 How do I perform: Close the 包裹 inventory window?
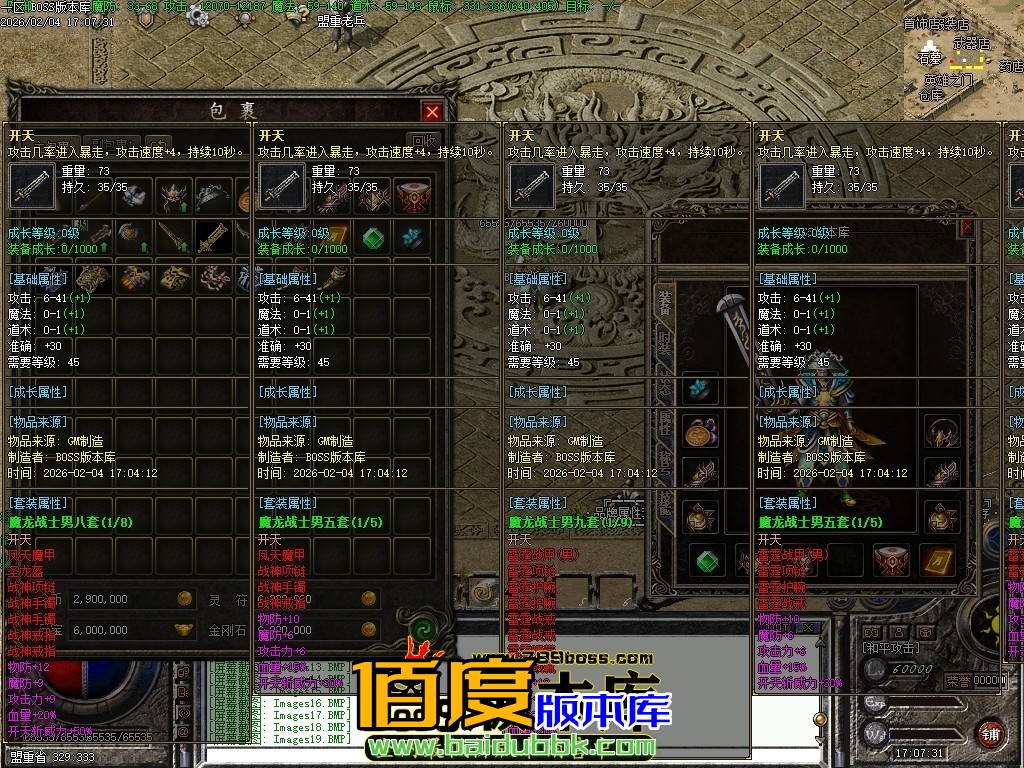coord(432,111)
